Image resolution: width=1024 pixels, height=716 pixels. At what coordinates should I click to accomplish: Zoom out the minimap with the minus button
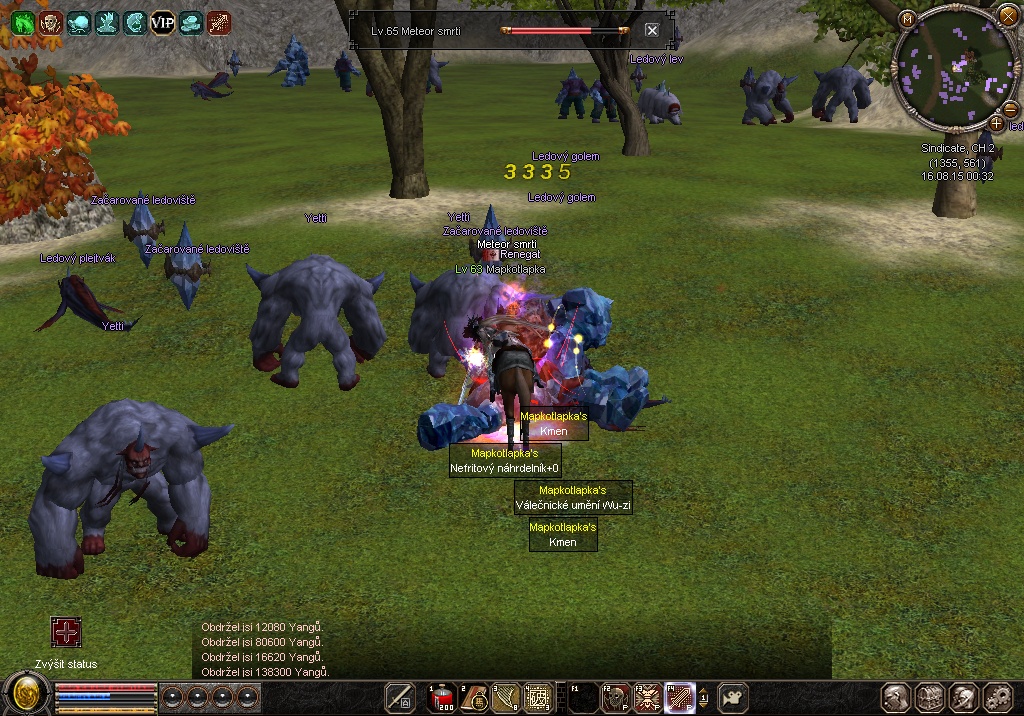1010,108
